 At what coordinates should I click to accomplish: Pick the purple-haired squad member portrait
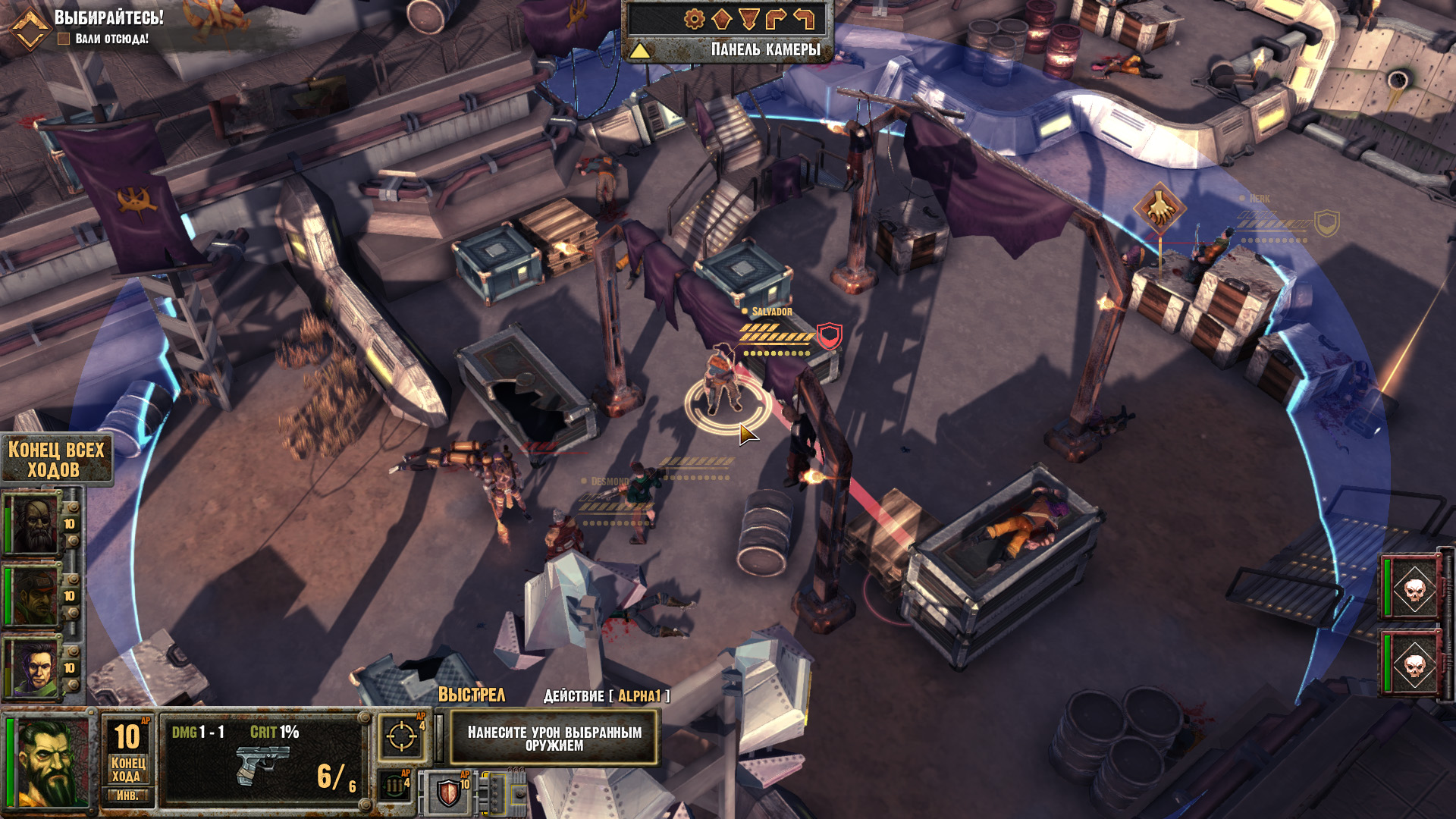pyautogui.click(x=34, y=668)
